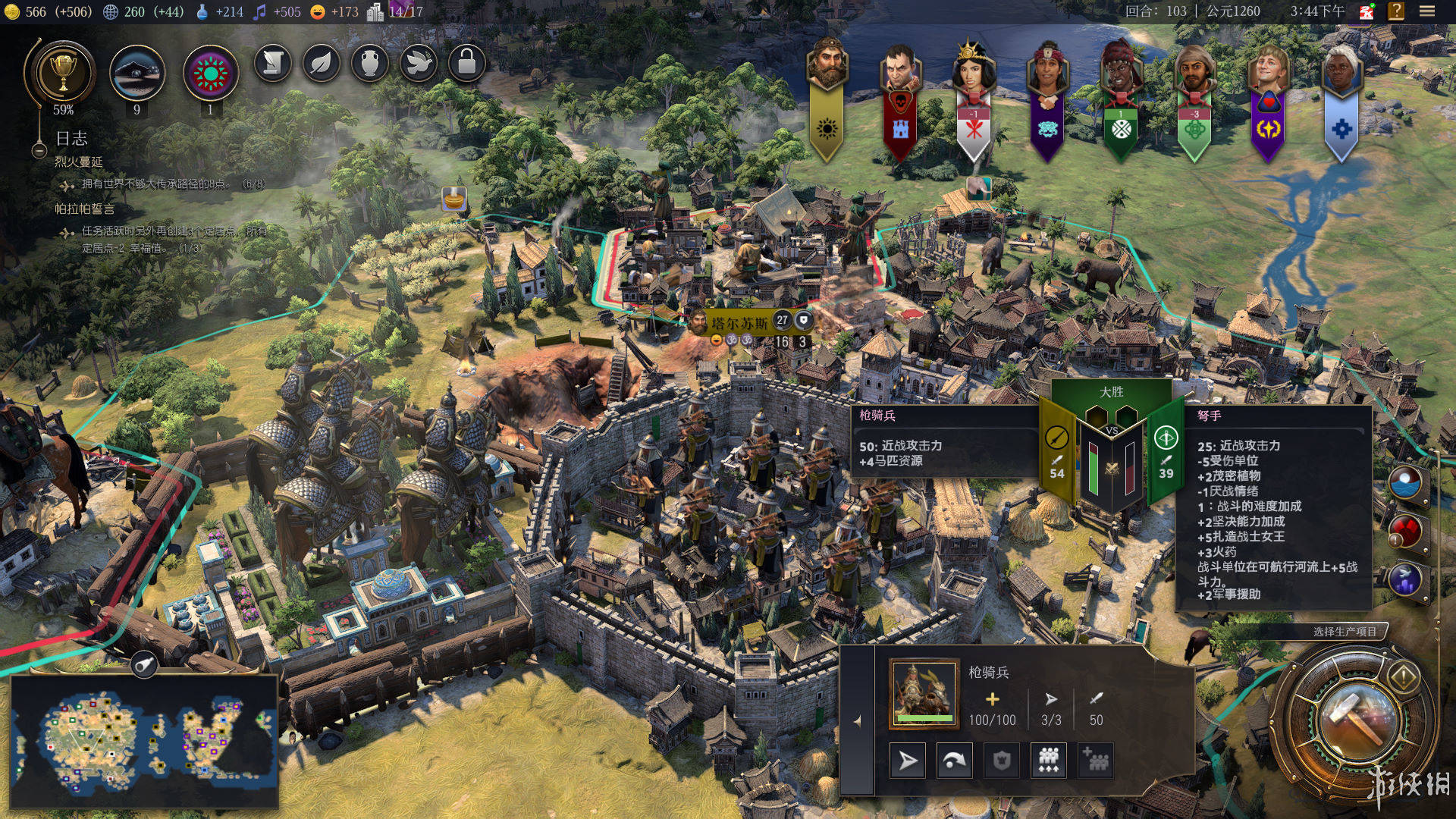Open the gold trophy victory progress
The height and width of the screenshot is (819, 1456).
point(63,74)
